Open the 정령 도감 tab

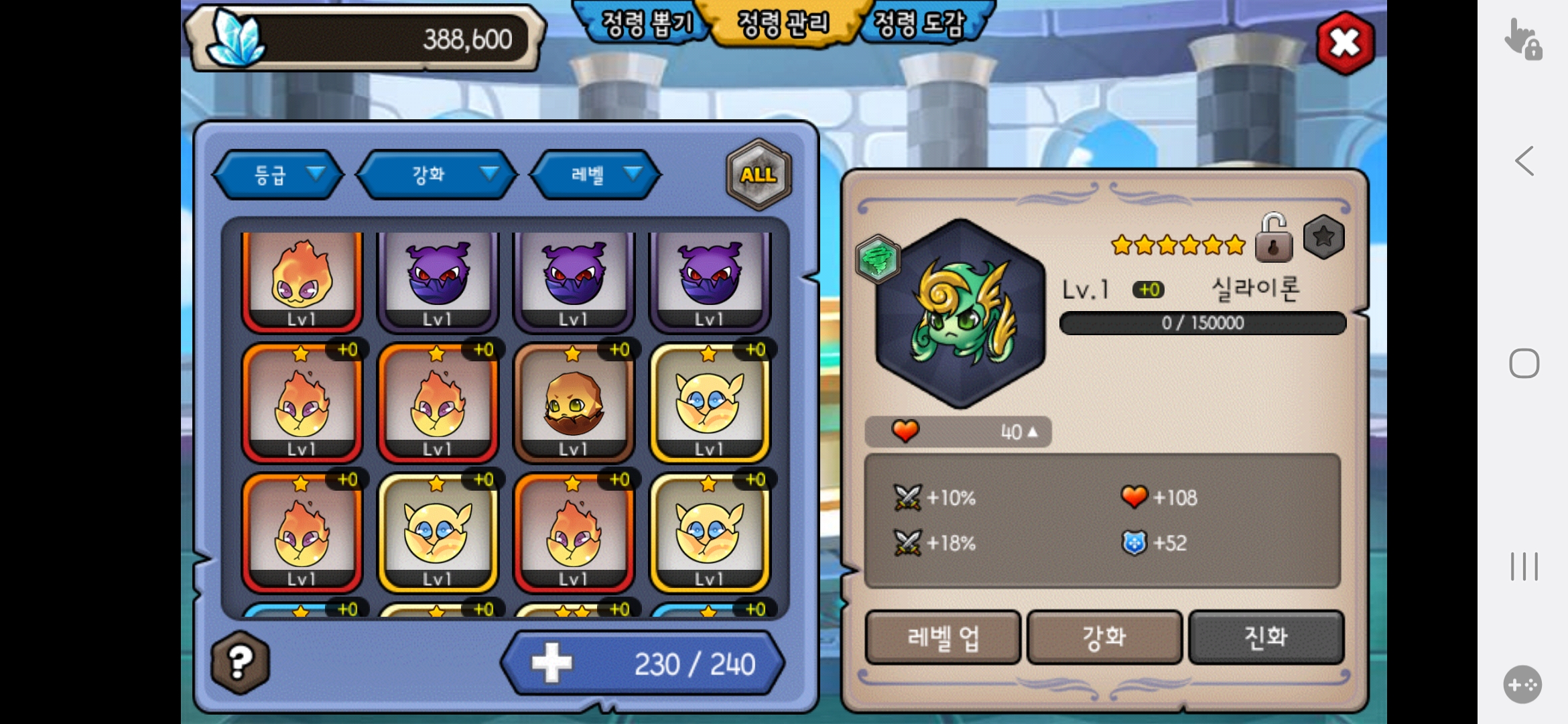coord(921,24)
